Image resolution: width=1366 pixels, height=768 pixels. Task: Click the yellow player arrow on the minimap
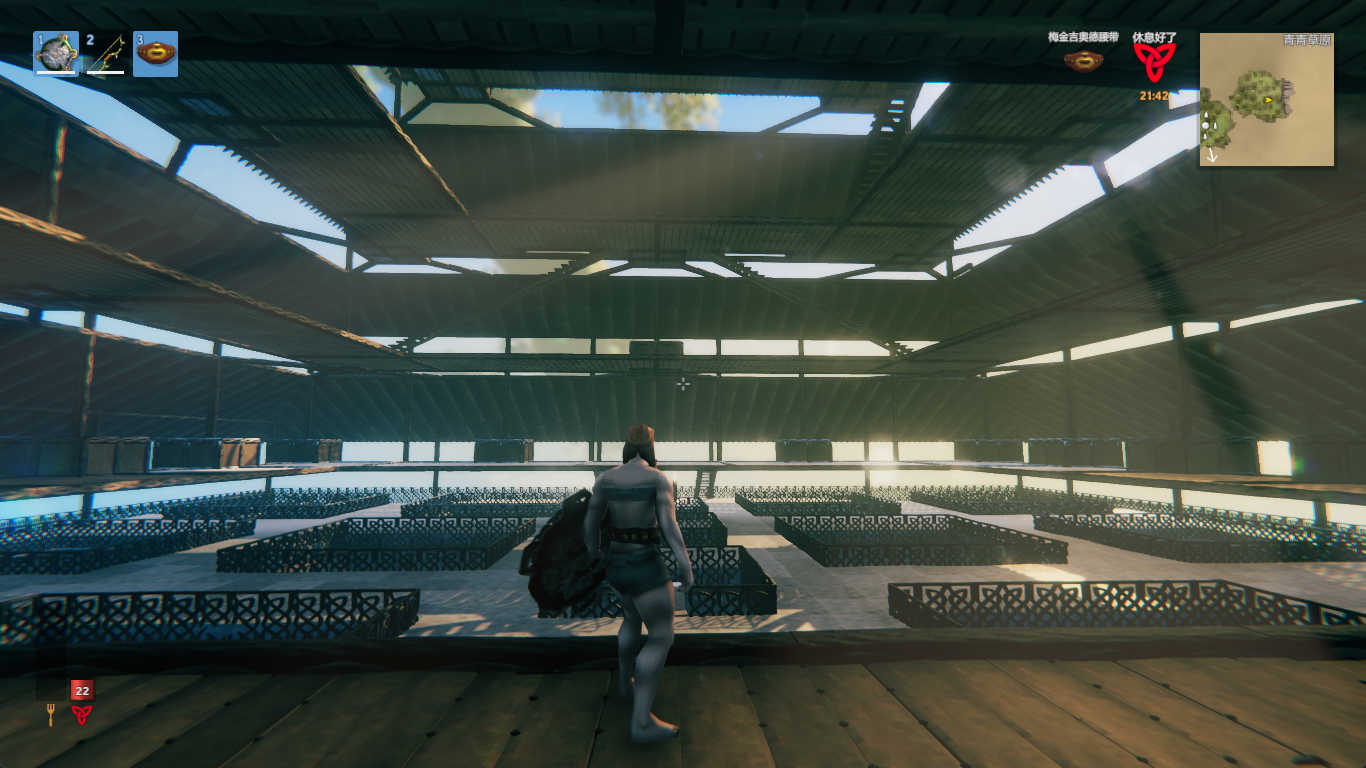point(1268,100)
